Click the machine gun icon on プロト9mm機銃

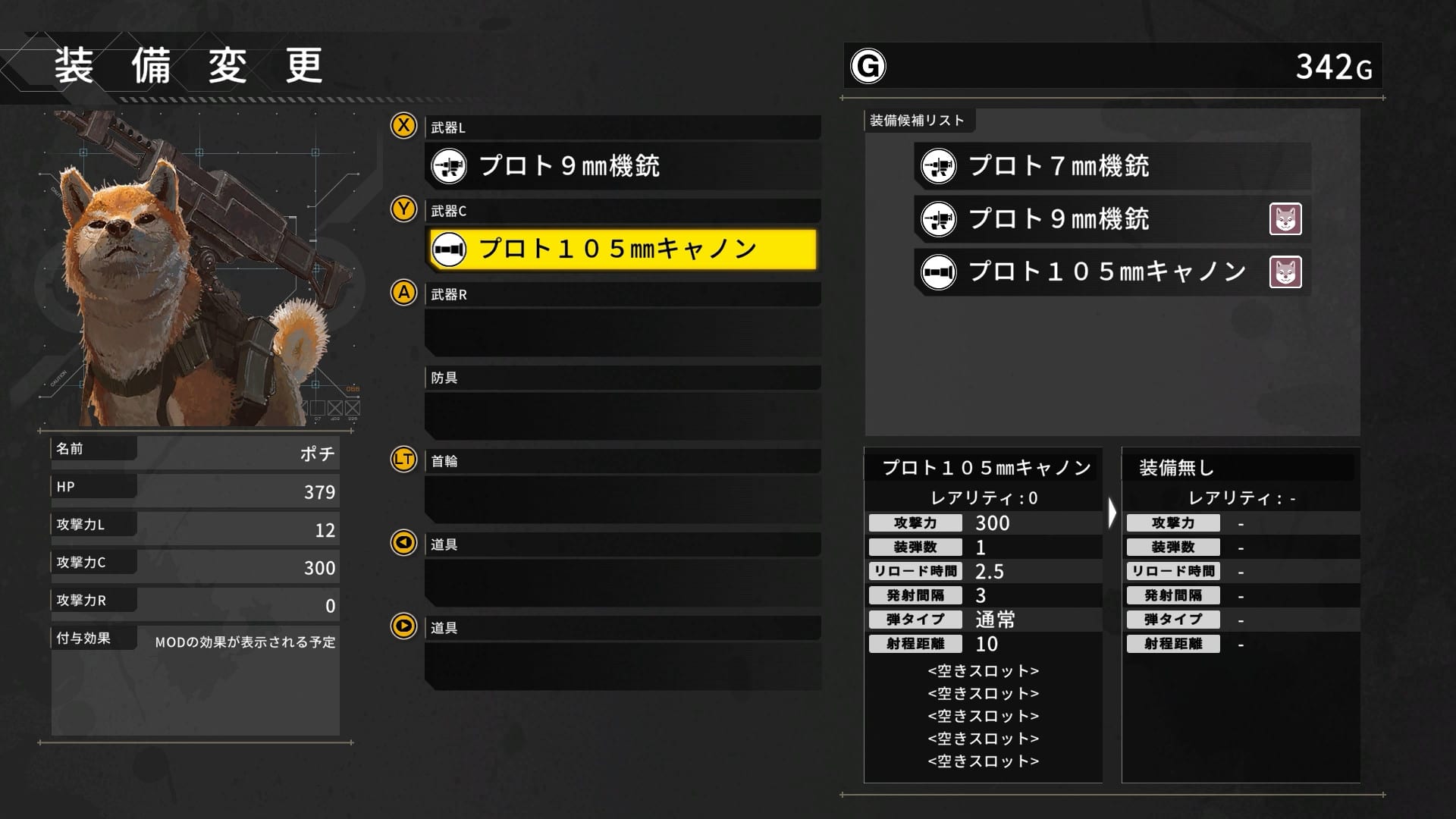[448, 166]
